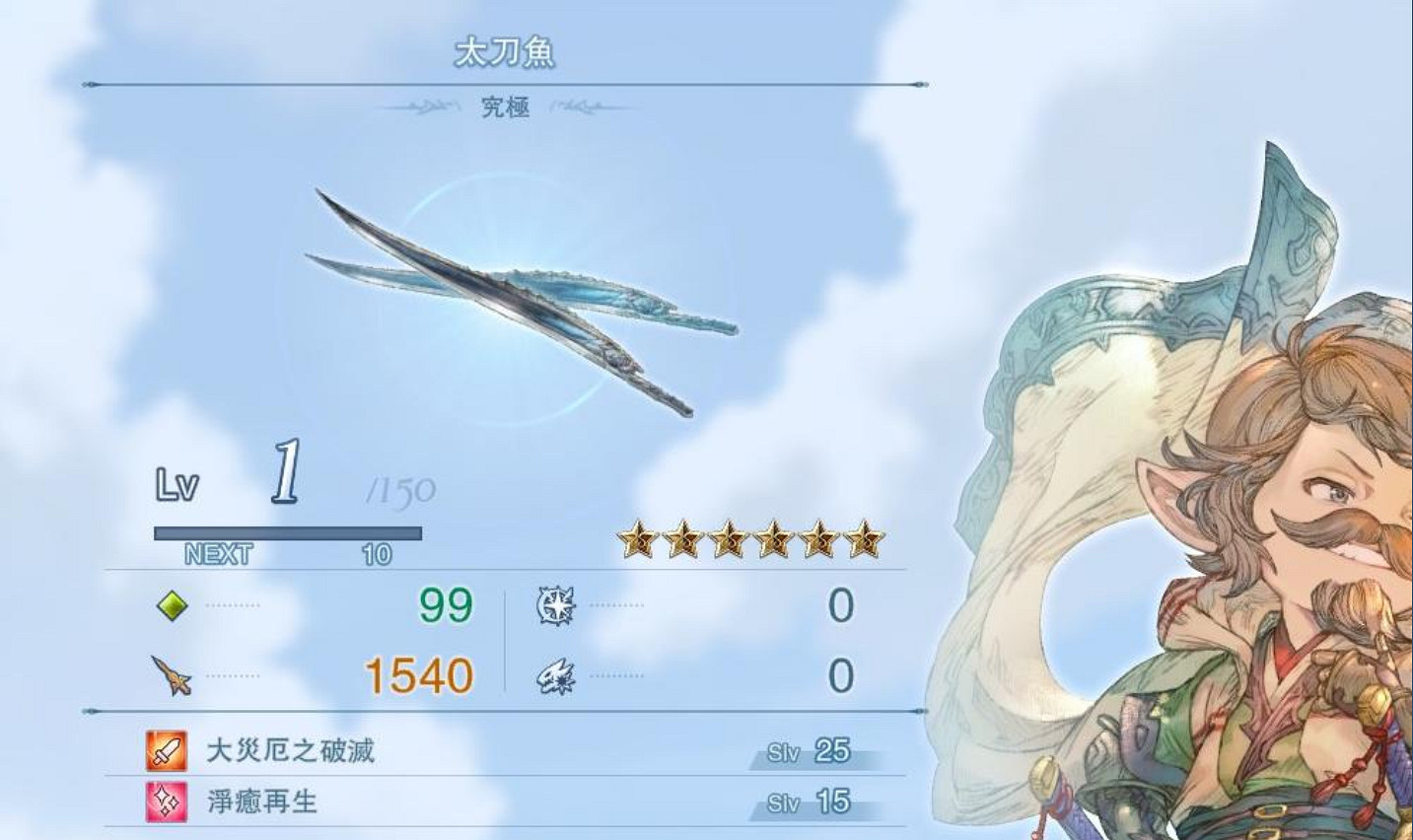Click the 99 HP stat value
Viewport: 1413px width, 840px height.
pos(442,606)
